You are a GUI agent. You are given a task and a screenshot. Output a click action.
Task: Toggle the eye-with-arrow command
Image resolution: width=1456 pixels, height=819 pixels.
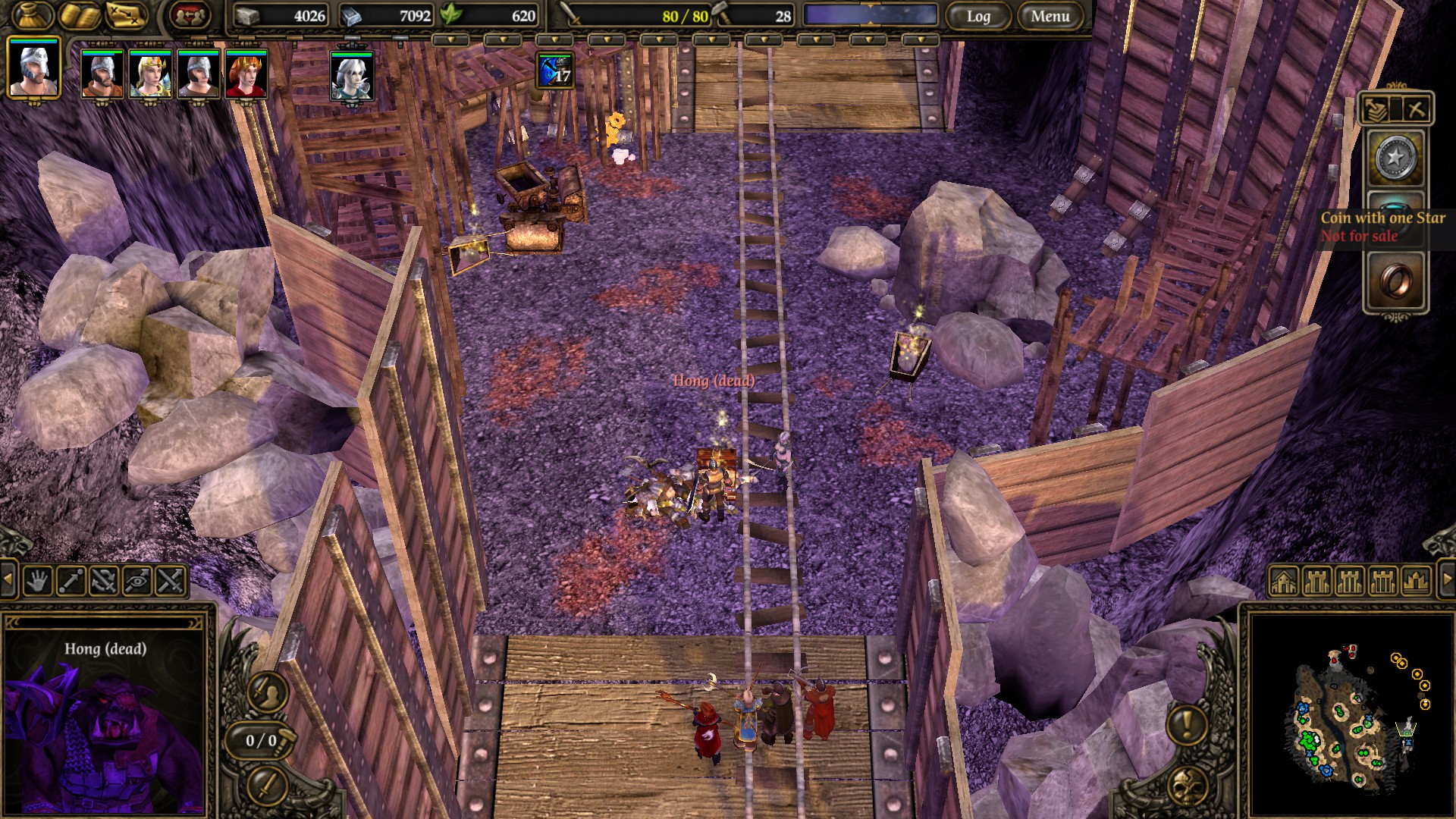(x=137, y=582)
